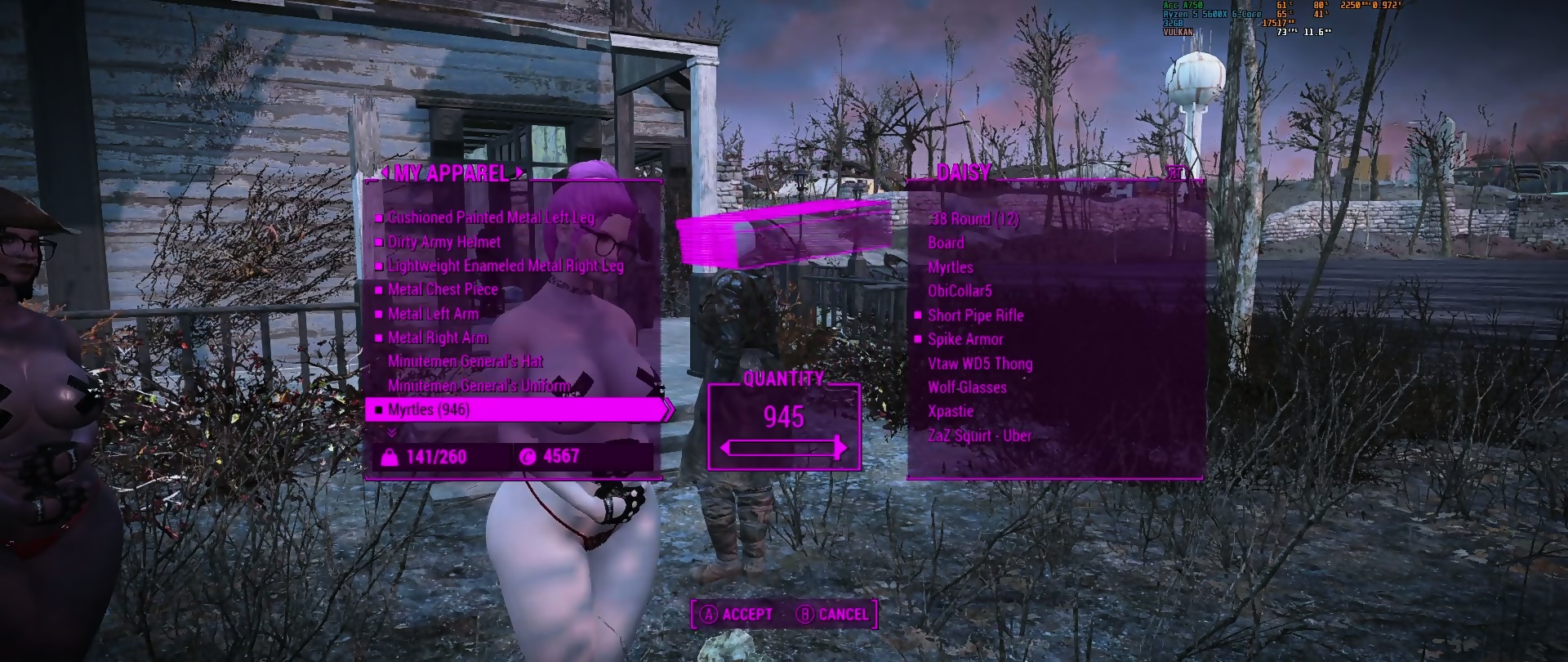
Task: Pick Wolf-Glasses from Daisy's items
Action: pyautogui.click(x=967, y=387)
